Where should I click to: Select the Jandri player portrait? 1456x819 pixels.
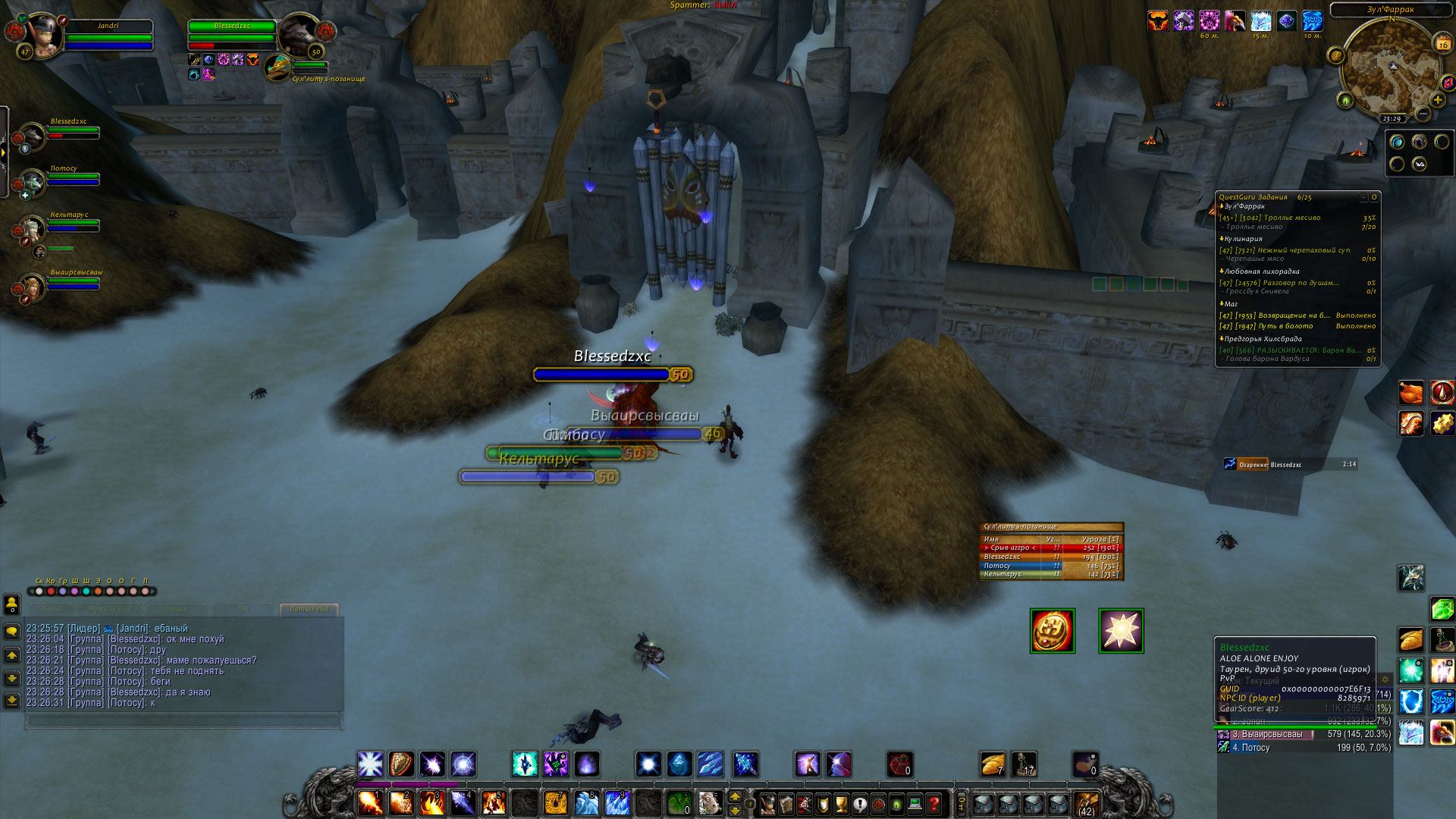click(x=44, y=34)
